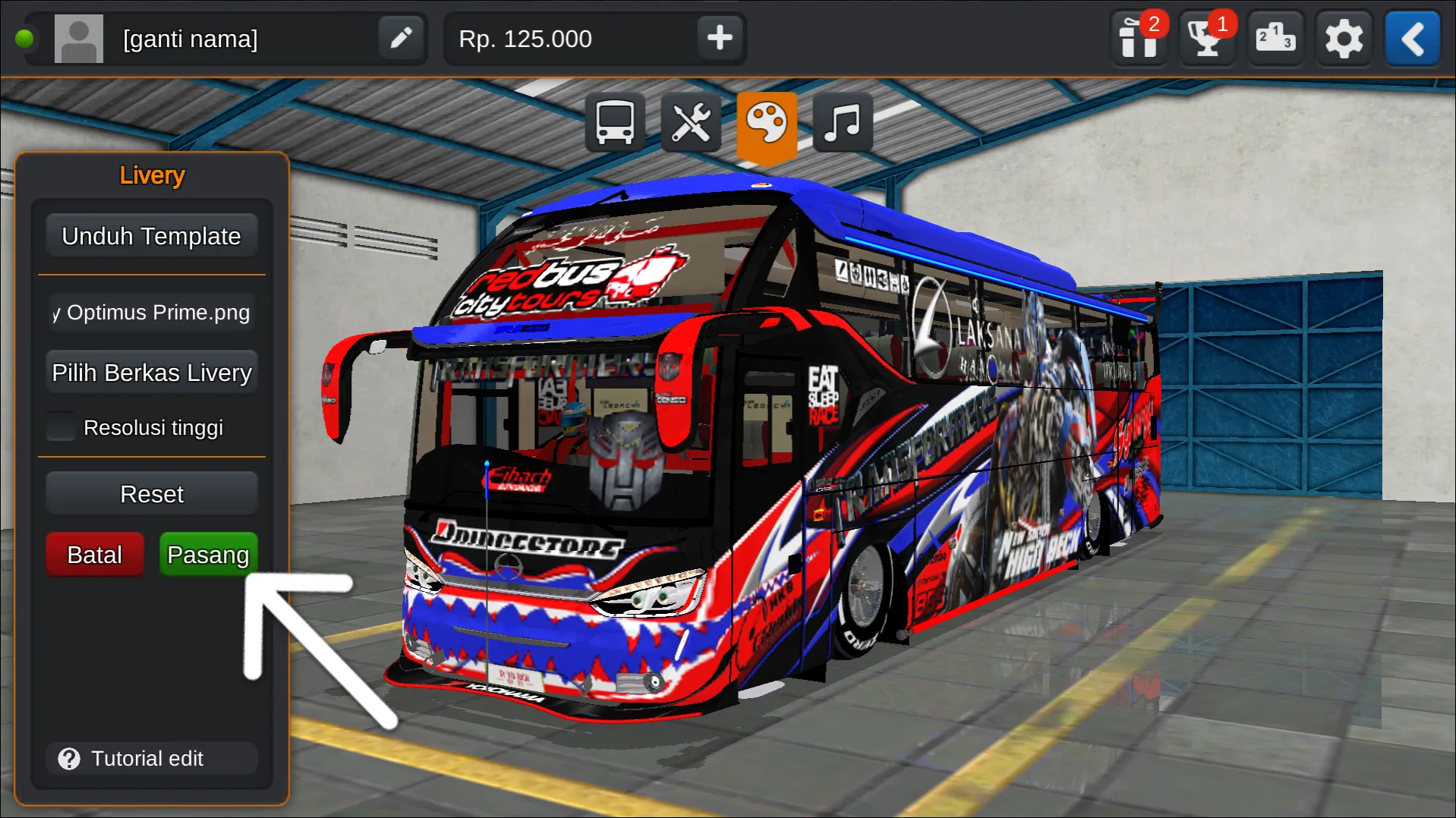The width and height of the screenshot is (1456, 818).
Task: Open the horn/music note icon
Action: [841, 122]
